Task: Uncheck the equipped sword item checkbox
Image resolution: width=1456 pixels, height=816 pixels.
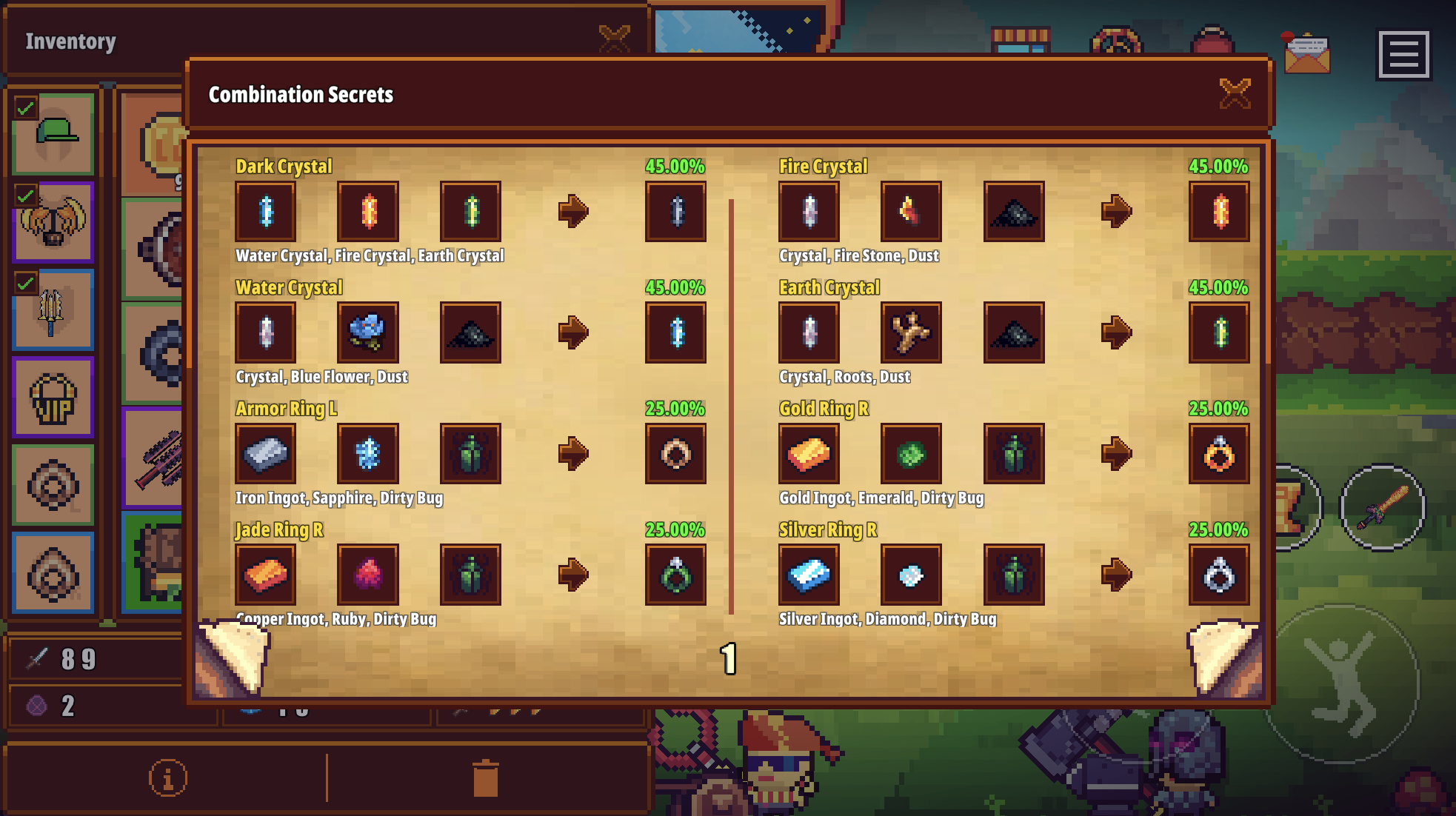Action: coord(24,282)
